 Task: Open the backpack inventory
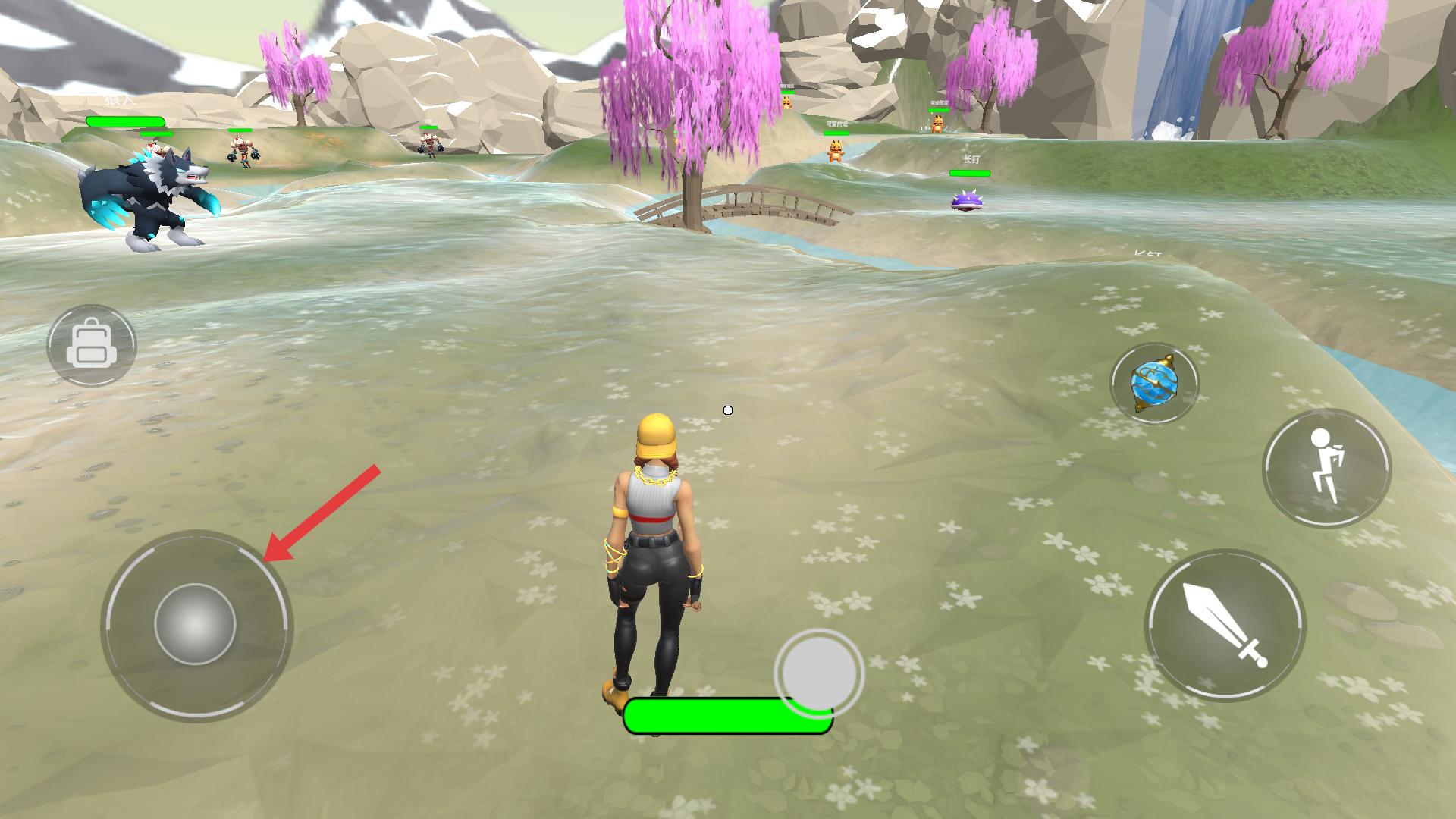[x=91, y=346]
